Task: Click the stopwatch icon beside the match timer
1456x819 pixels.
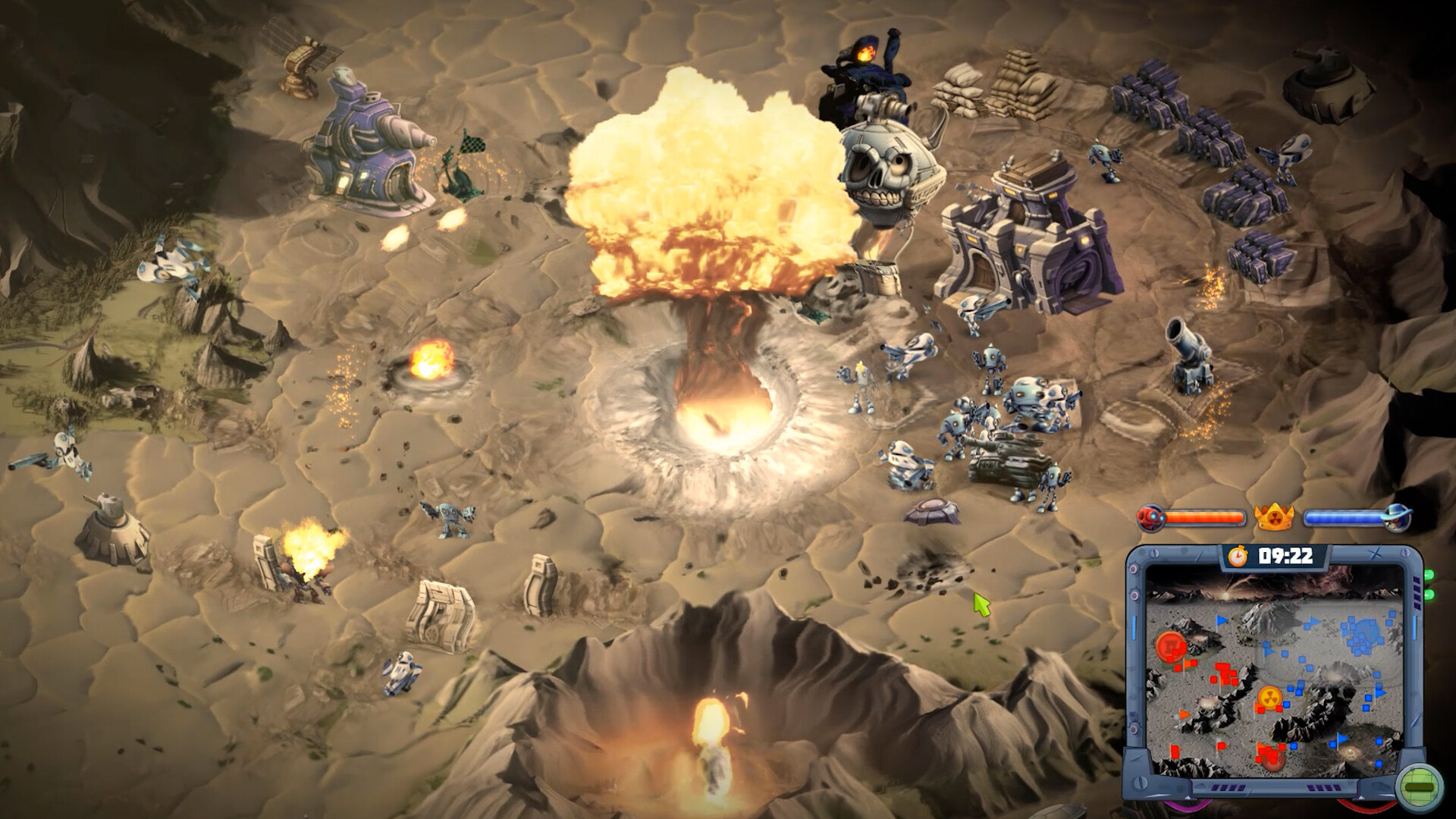Action: 1238,557
